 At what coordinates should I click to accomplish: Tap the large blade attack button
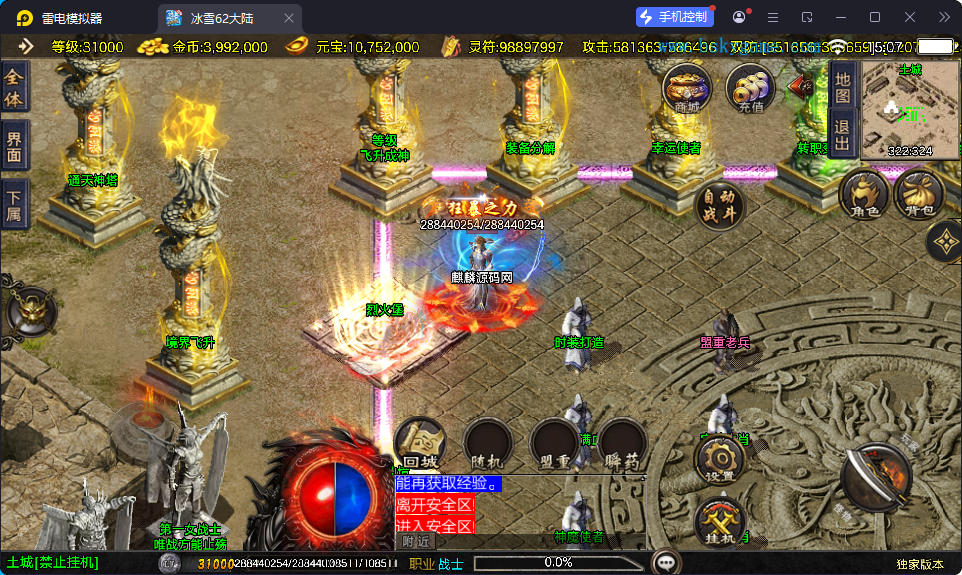pyautogui.click(x=875, y=478)
